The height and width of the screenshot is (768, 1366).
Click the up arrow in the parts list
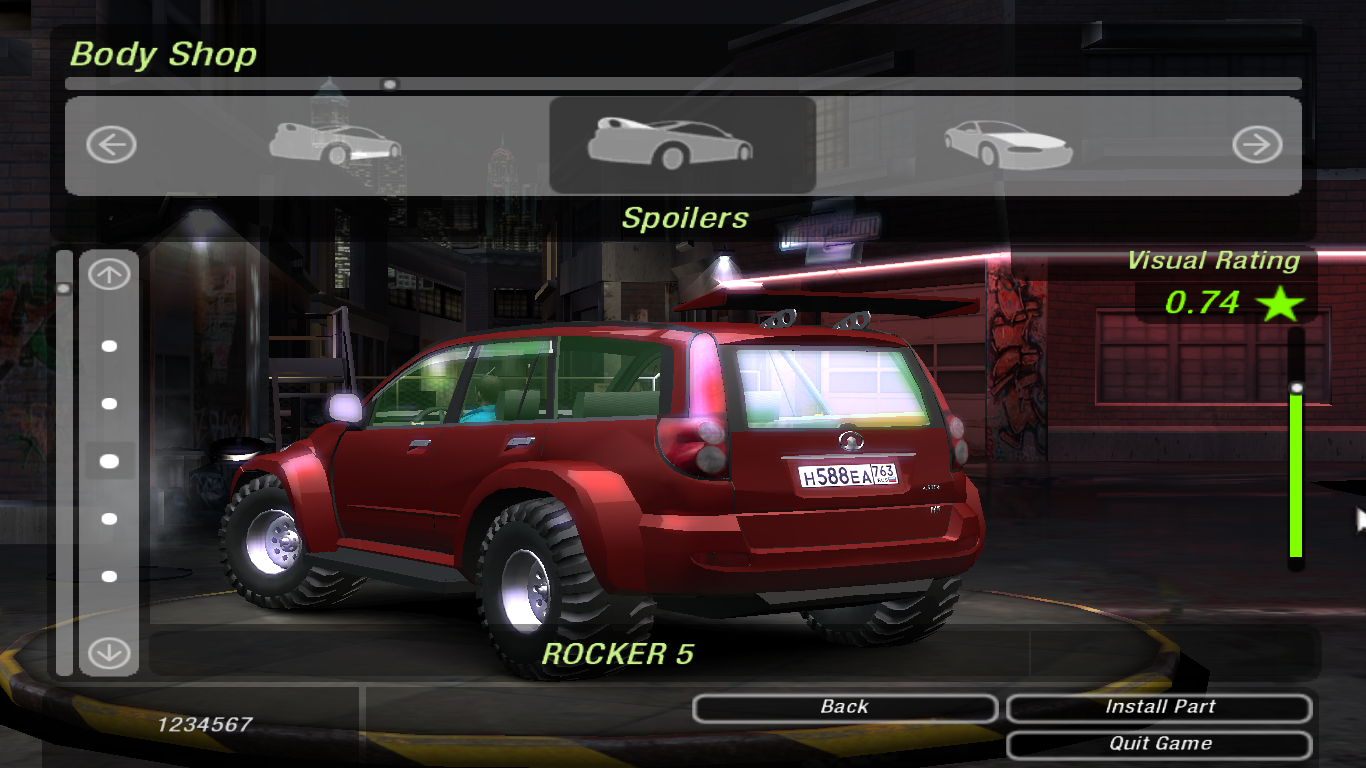109,275
